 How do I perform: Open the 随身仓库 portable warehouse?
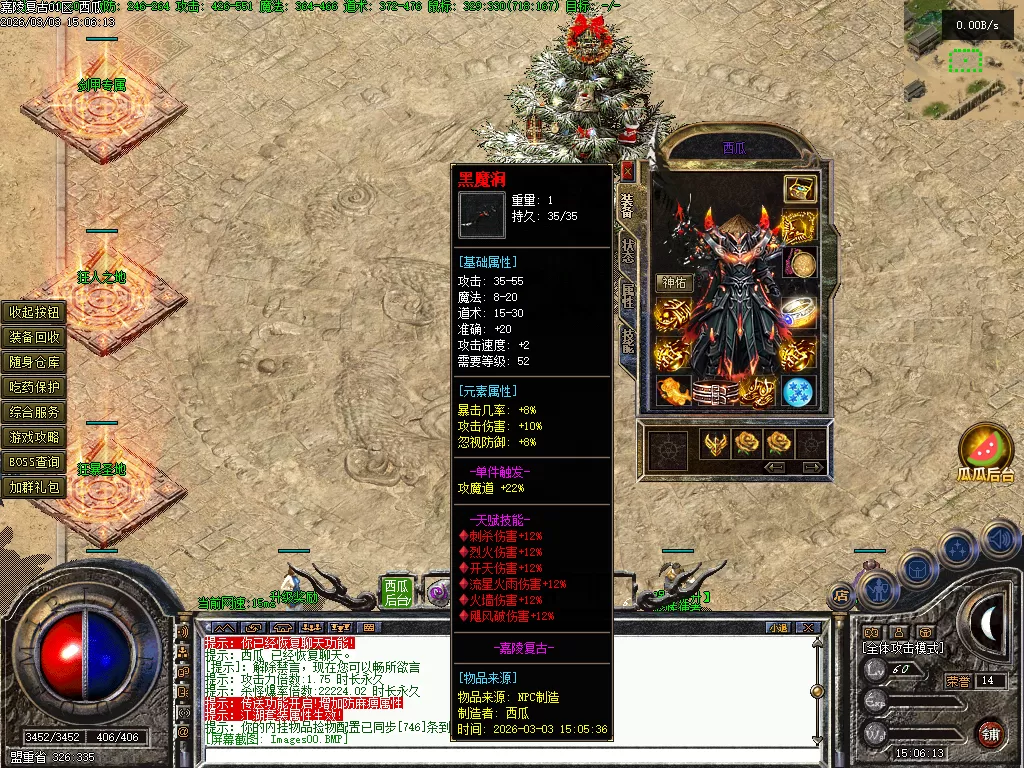35,362
